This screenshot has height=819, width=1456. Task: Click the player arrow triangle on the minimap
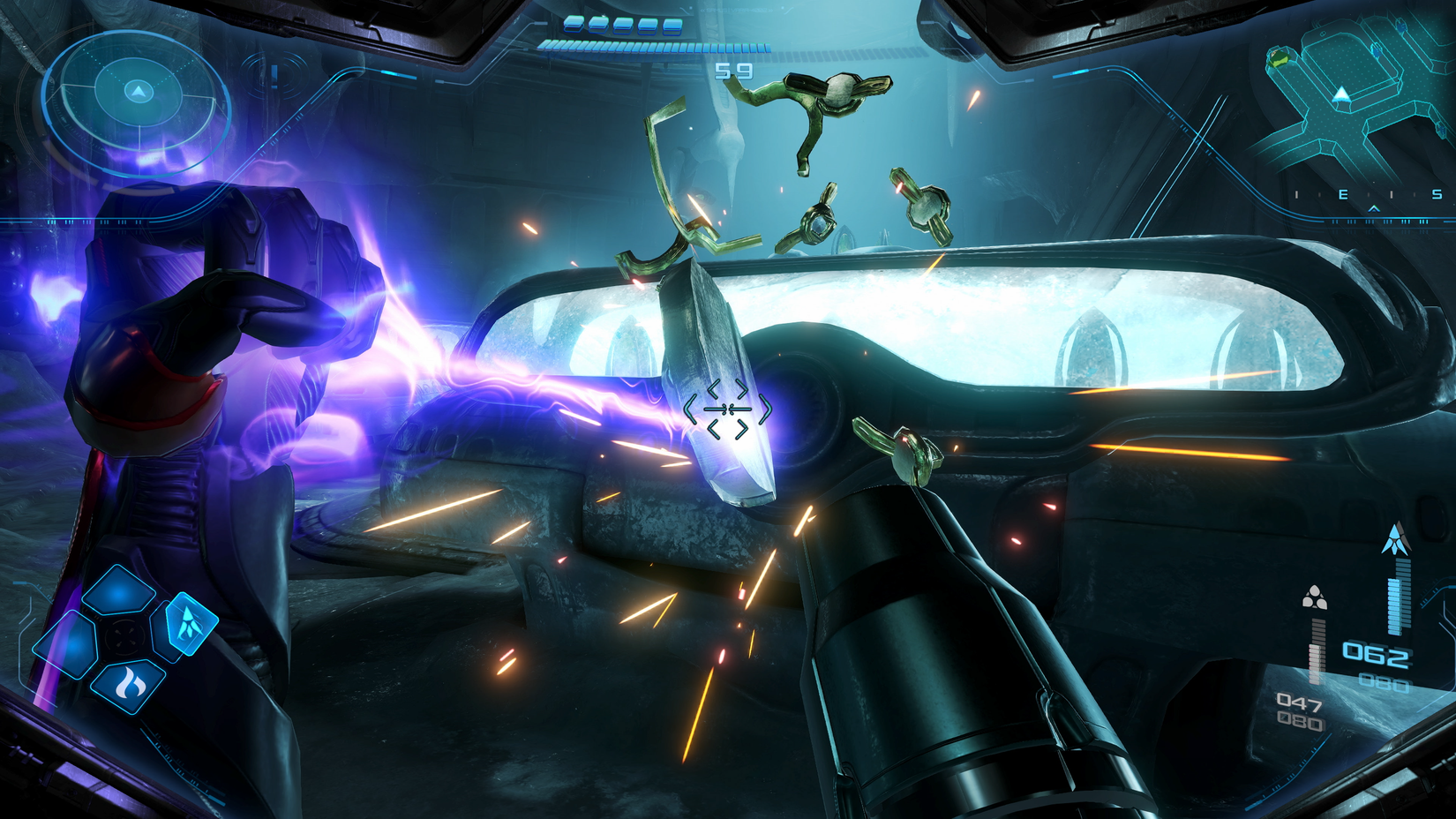(x=1341, y=94)
